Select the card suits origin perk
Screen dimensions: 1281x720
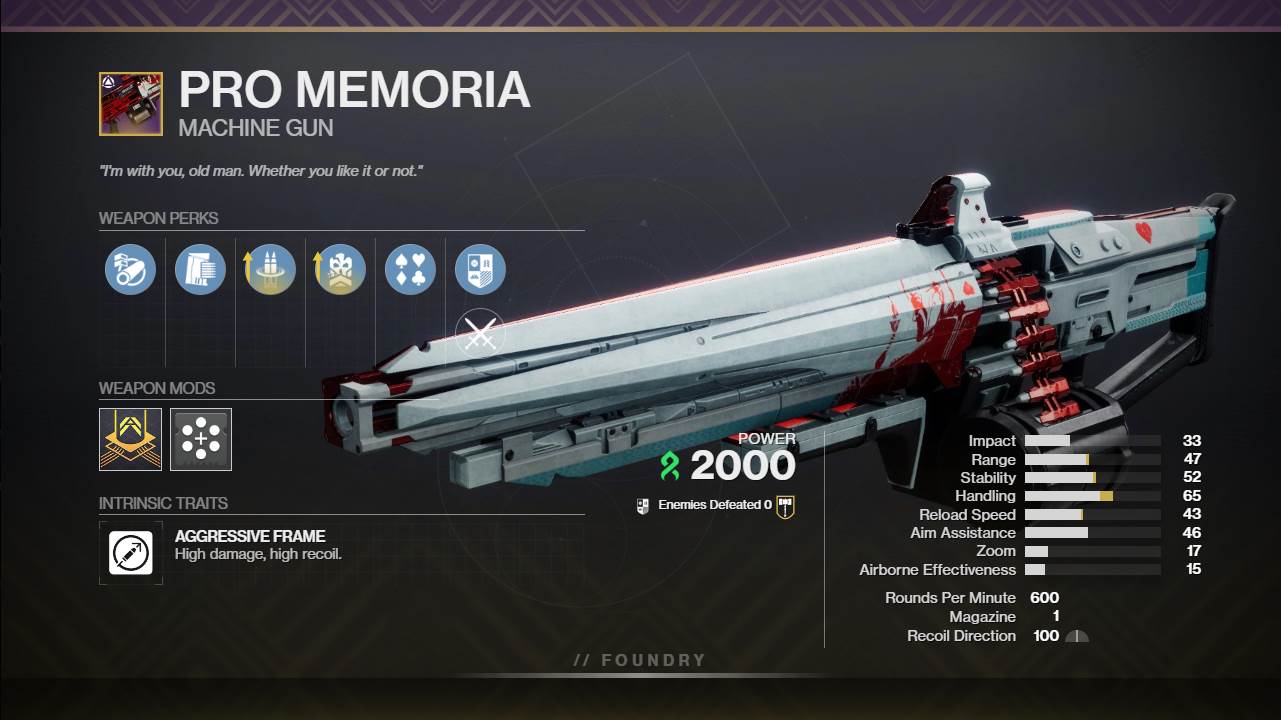(x=410, y=269)
